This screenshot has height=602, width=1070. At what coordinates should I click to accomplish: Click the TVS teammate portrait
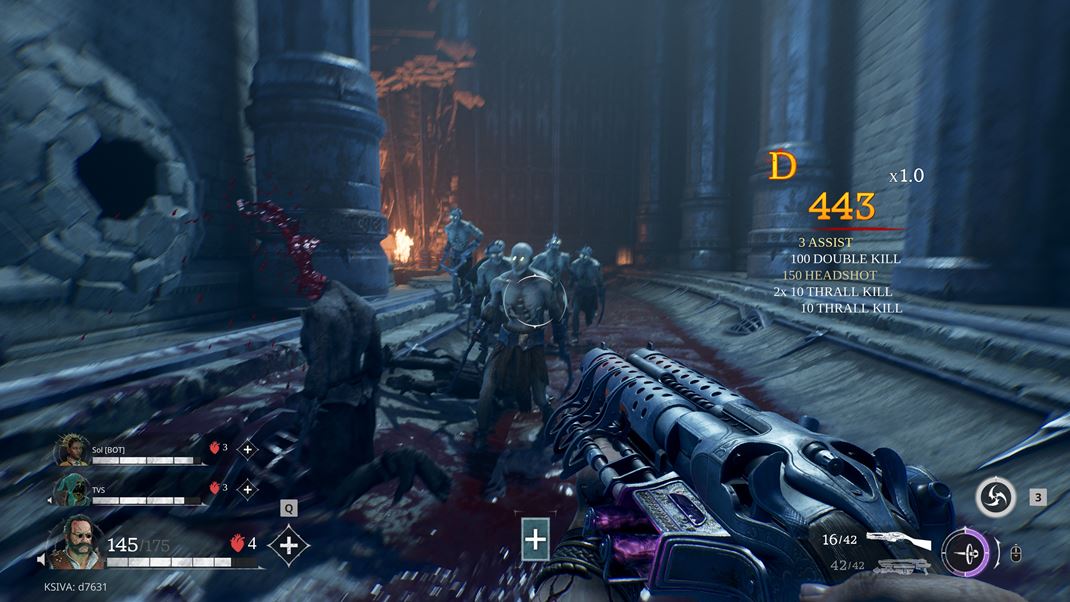pyautogui.click(x=72, y=490)
